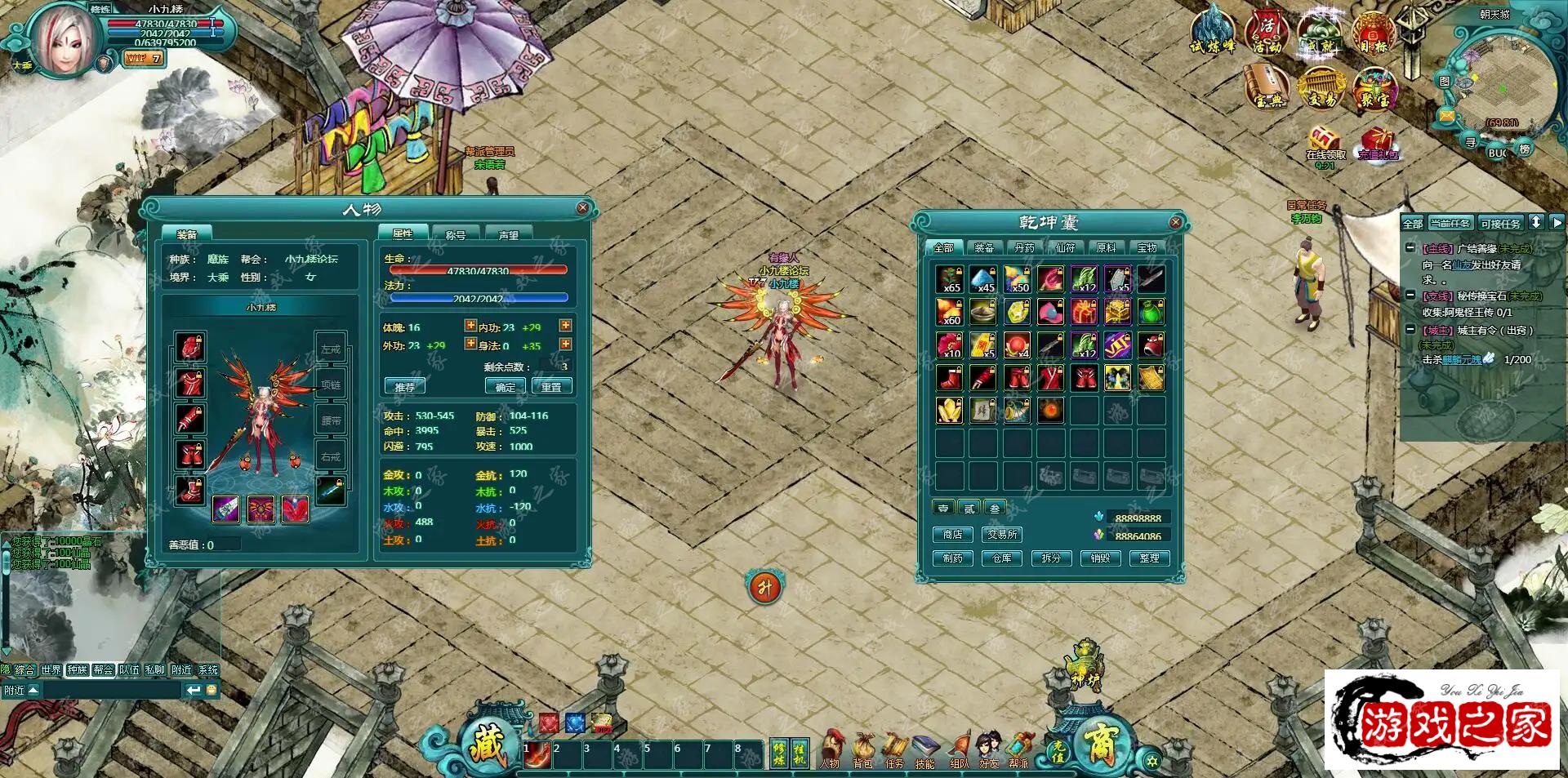1568x778 pixels.
Task: Show the 可接任务 available quests tab
Action: pyautogui.click(x=1500, y=223)
